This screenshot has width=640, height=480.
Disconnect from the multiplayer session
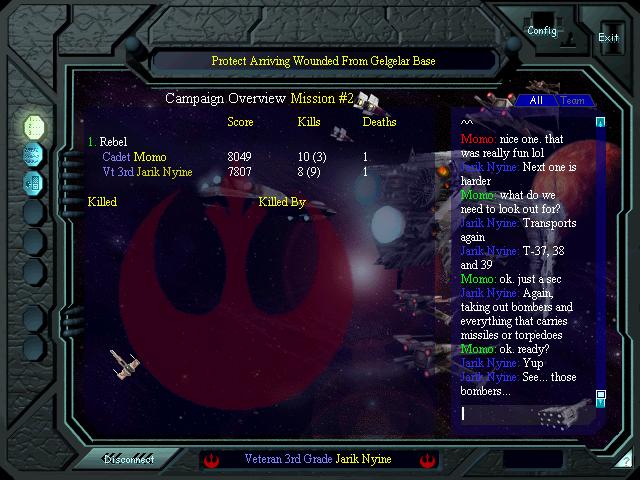click(130, 459)
